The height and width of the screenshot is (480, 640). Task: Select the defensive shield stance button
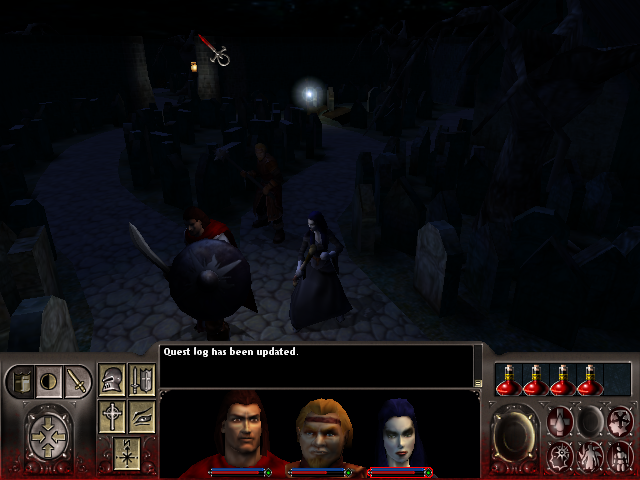[21, 381]
